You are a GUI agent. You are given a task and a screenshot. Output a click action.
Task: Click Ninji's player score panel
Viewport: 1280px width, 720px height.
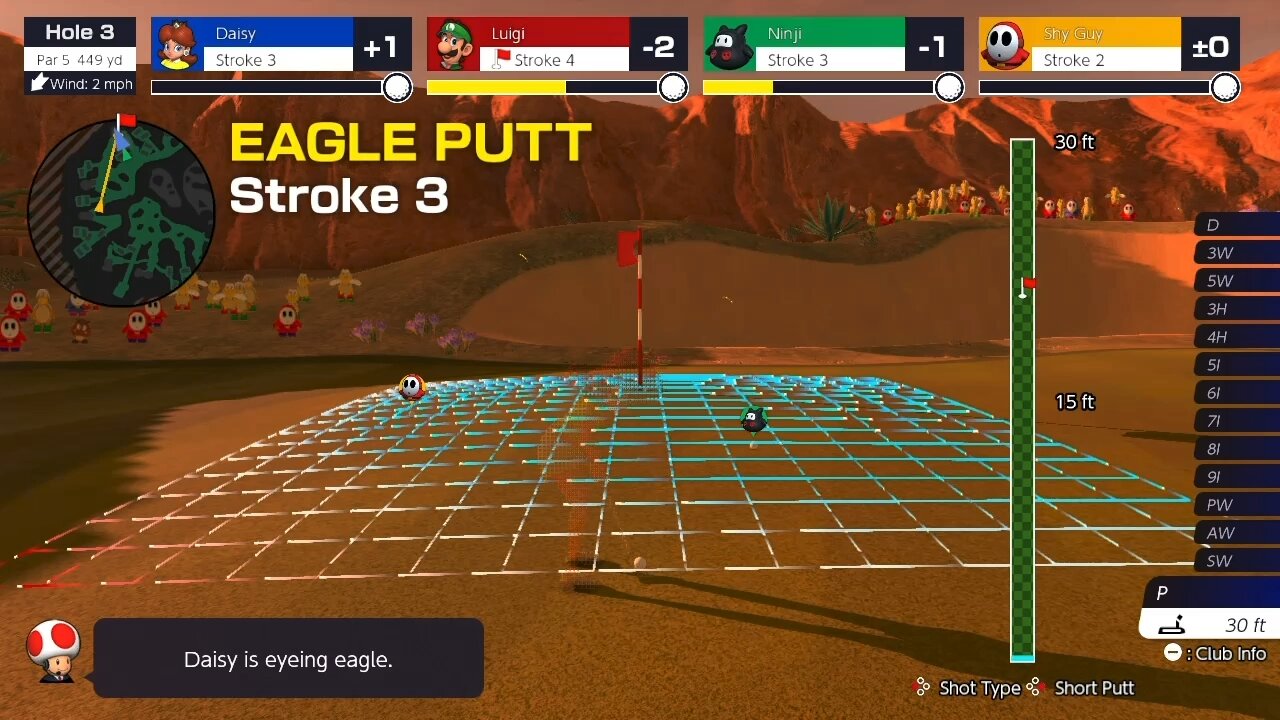[x=833, y=45]
